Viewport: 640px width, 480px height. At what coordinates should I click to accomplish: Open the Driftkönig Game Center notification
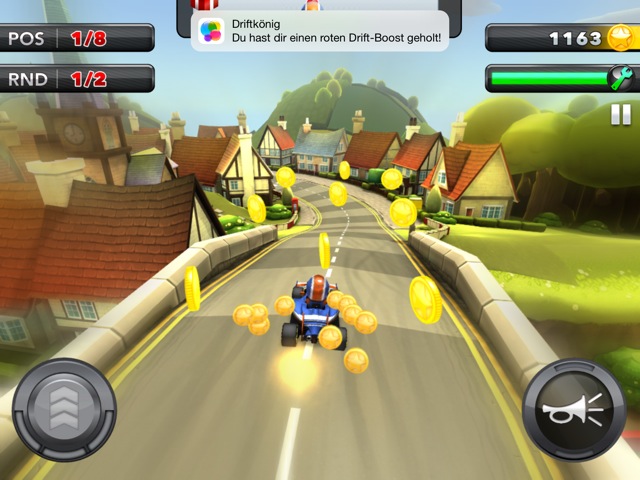[320, 30]
